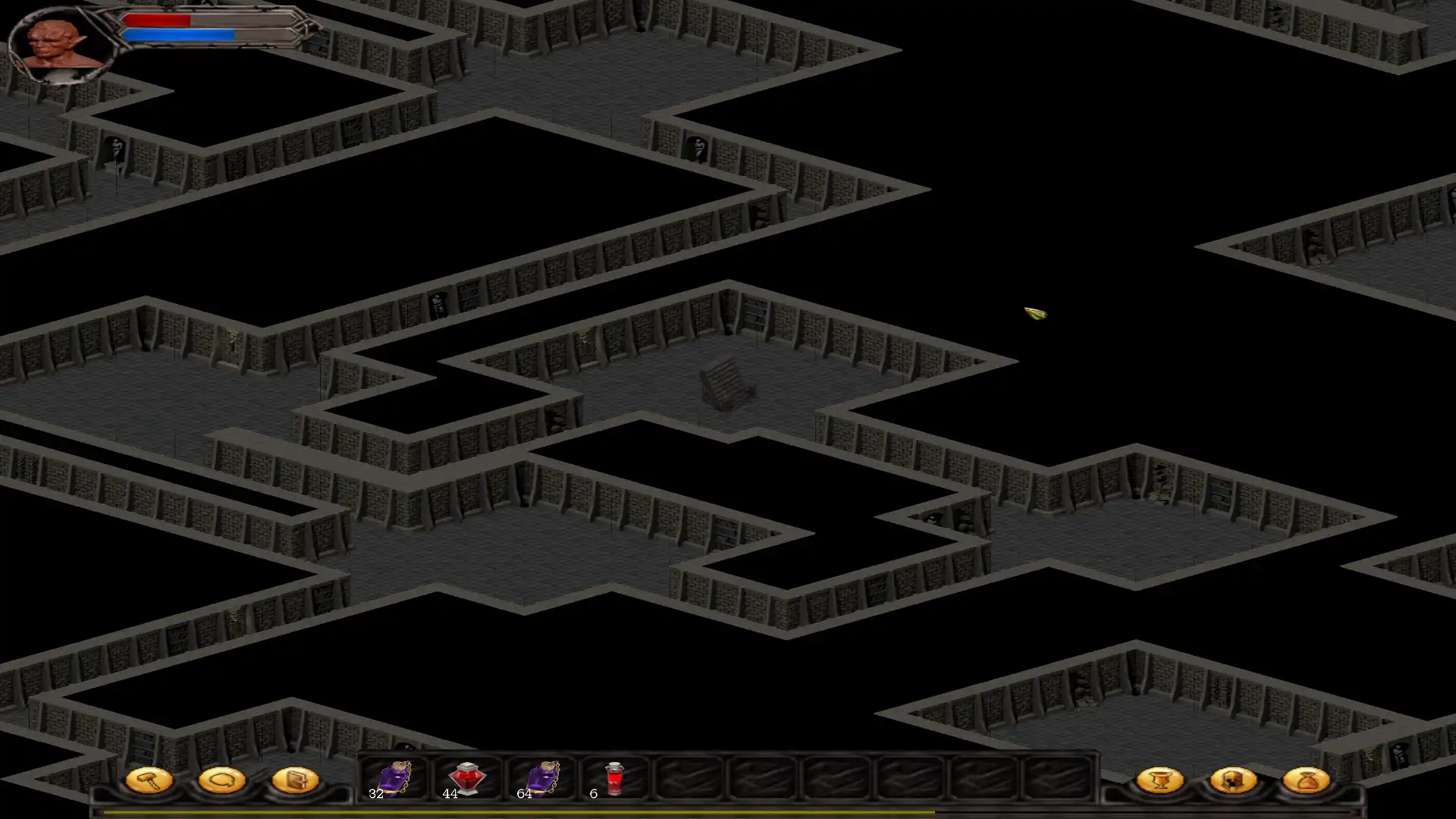This screenshot has height=819, width=1456.
Task: Open the gold trophy goblet button
Action: point(1159,780)
